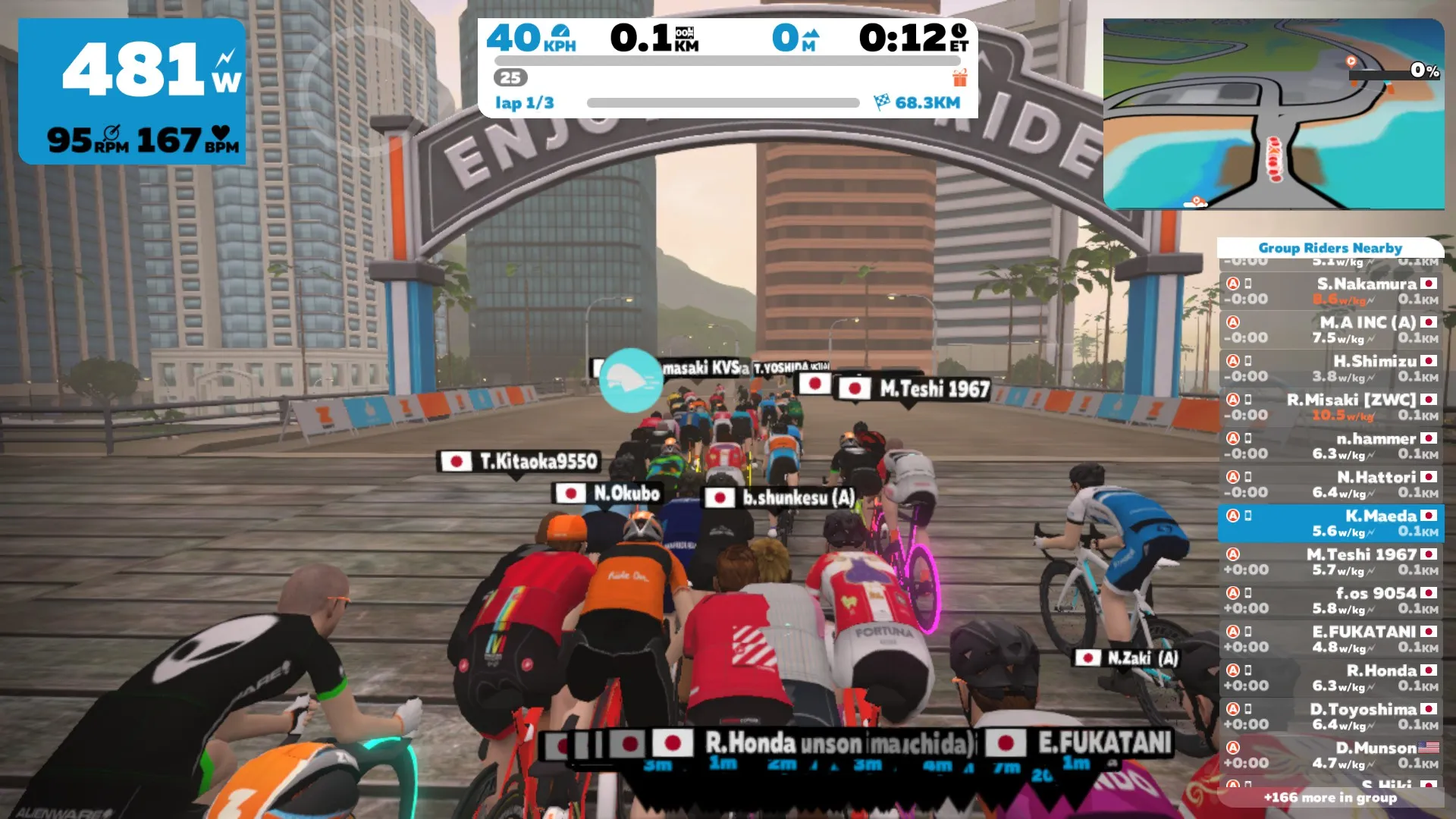Activate the aero helmet power-up bubble
Screen dimensions: 1456x819
click(630, 380)
